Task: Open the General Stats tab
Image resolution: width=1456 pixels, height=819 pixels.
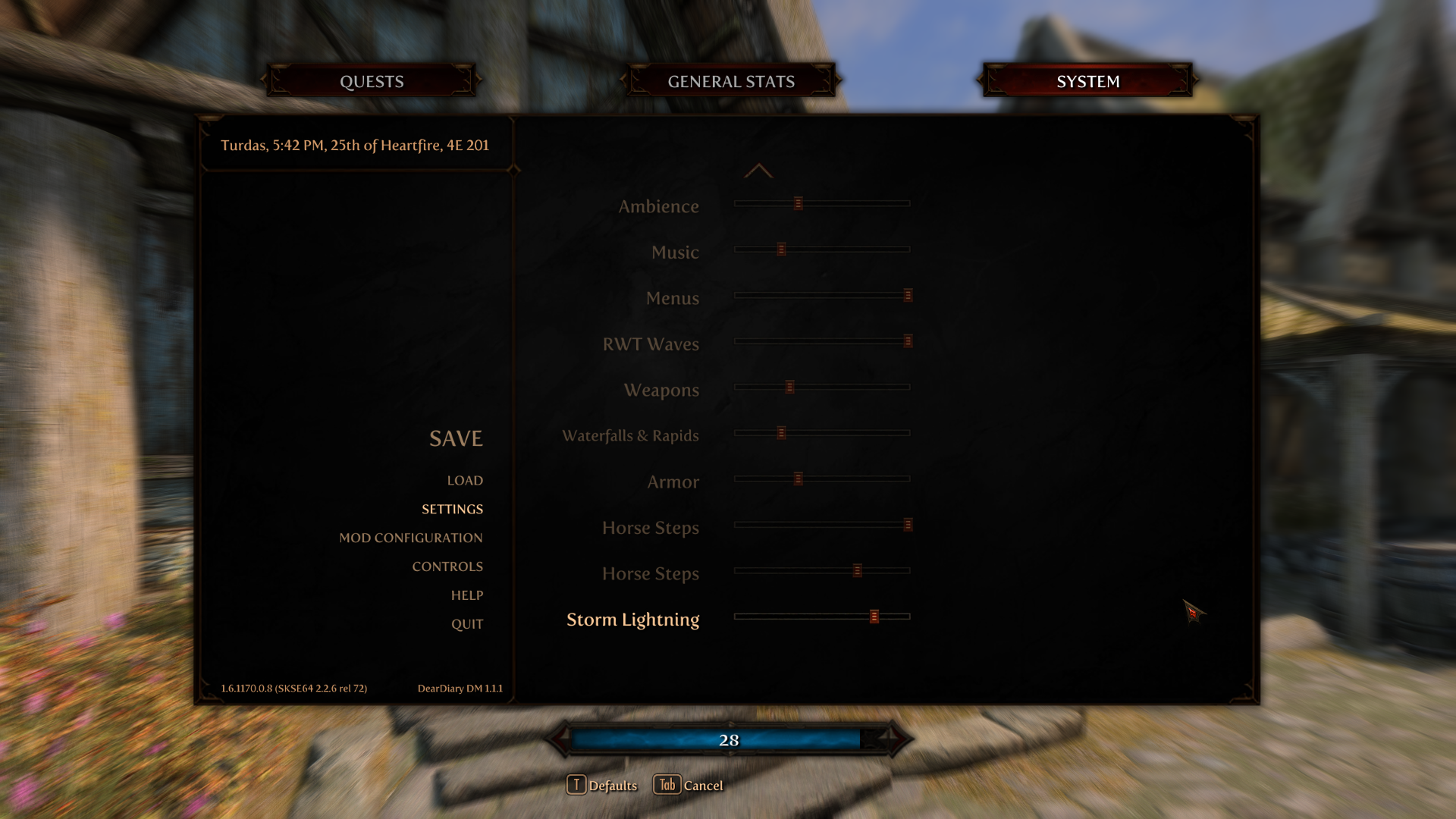Action: 731,81
